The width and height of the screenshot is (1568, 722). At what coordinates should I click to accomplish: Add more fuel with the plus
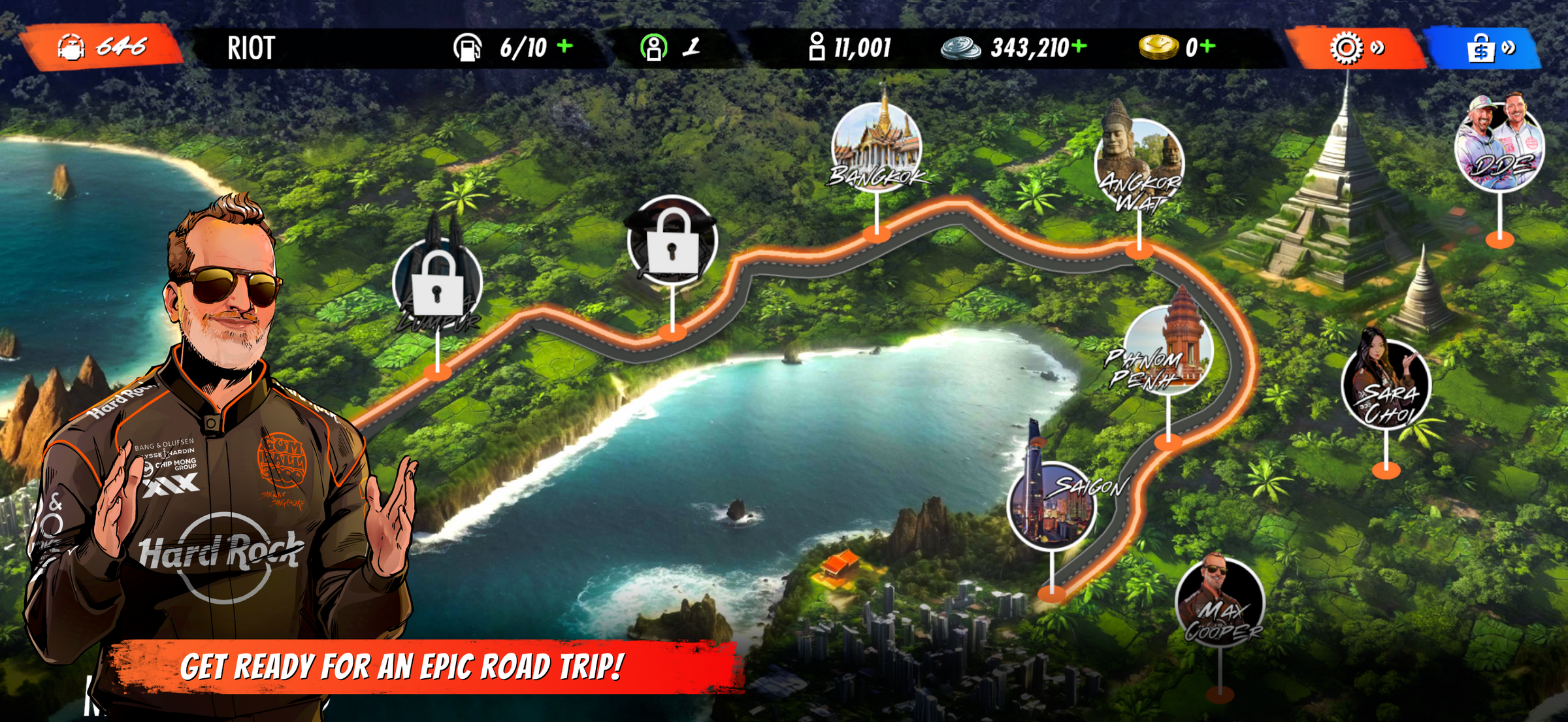coord(565,46)
